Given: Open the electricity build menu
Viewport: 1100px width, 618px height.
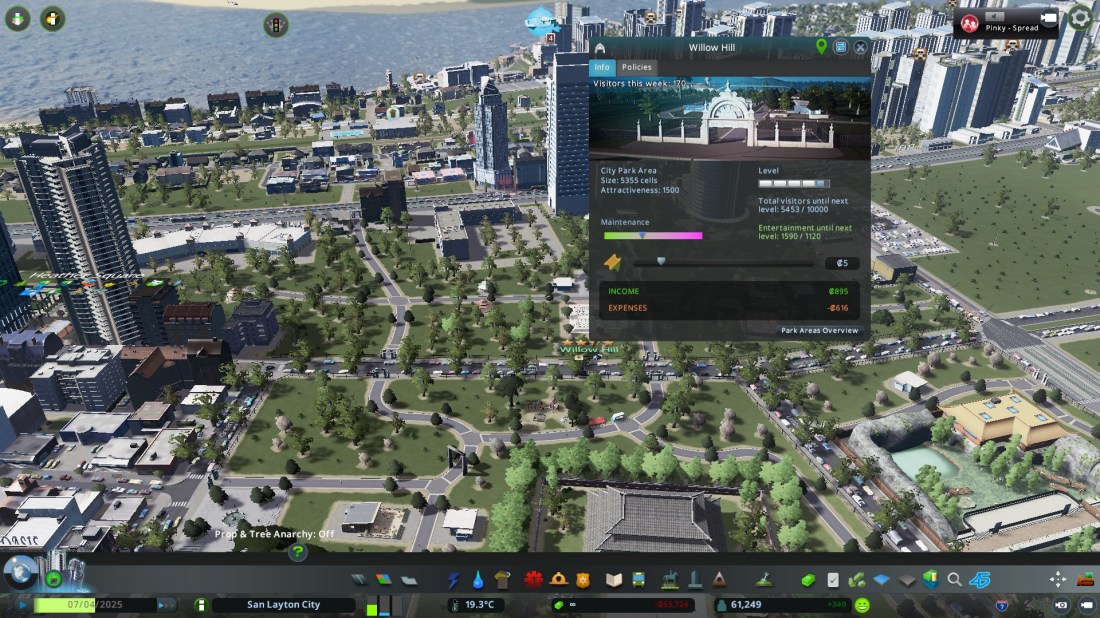Looking at the screenshot, I should click(454, 580).
